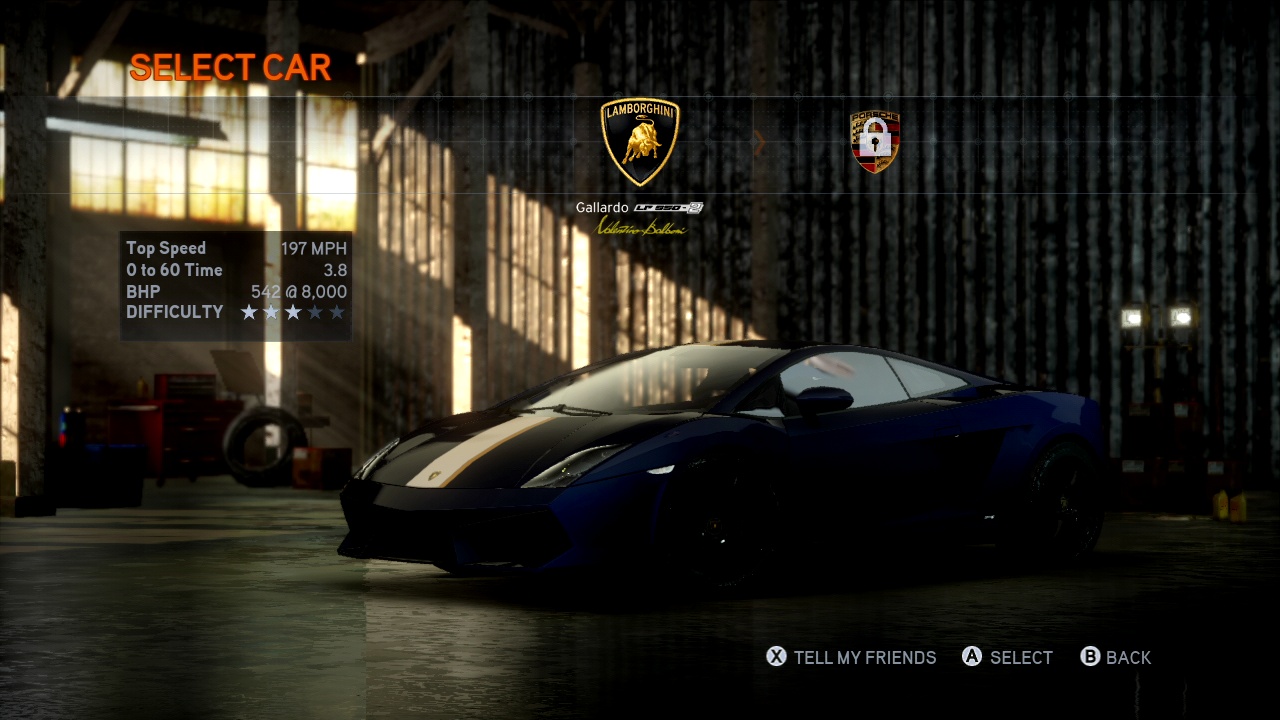Choose the locked Porsche emblem
This screenshot has width=1280, height=720.
pyautogui.click(x=875, y=142)
